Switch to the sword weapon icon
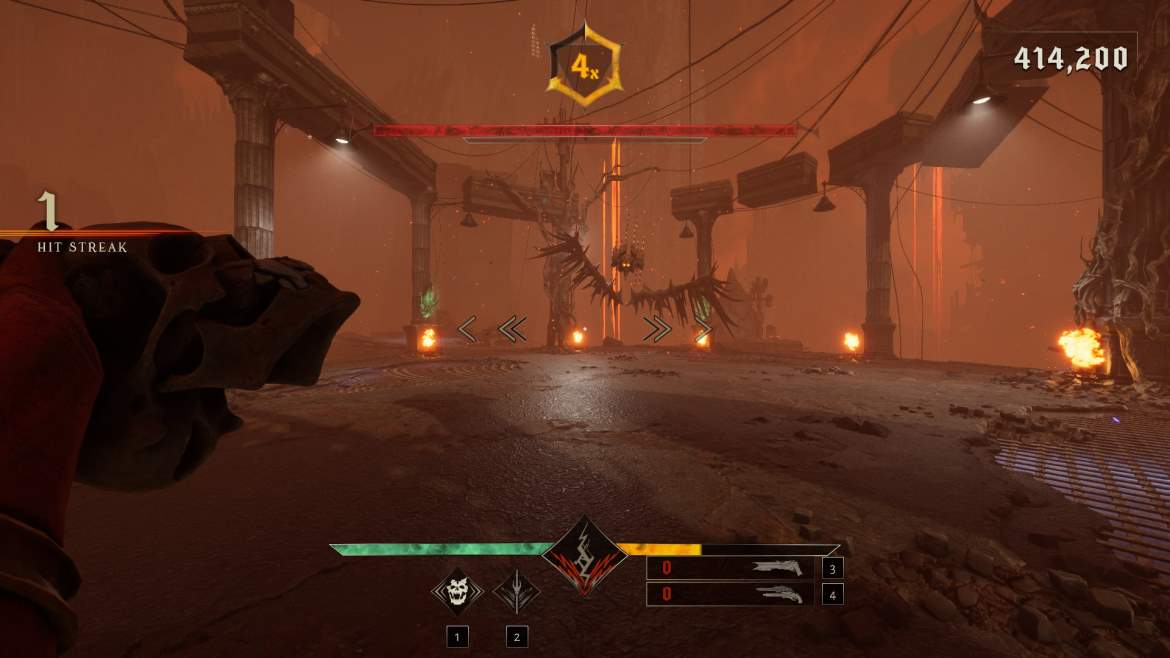Viewport: 1170px width, 658px height. pos(516,592)
